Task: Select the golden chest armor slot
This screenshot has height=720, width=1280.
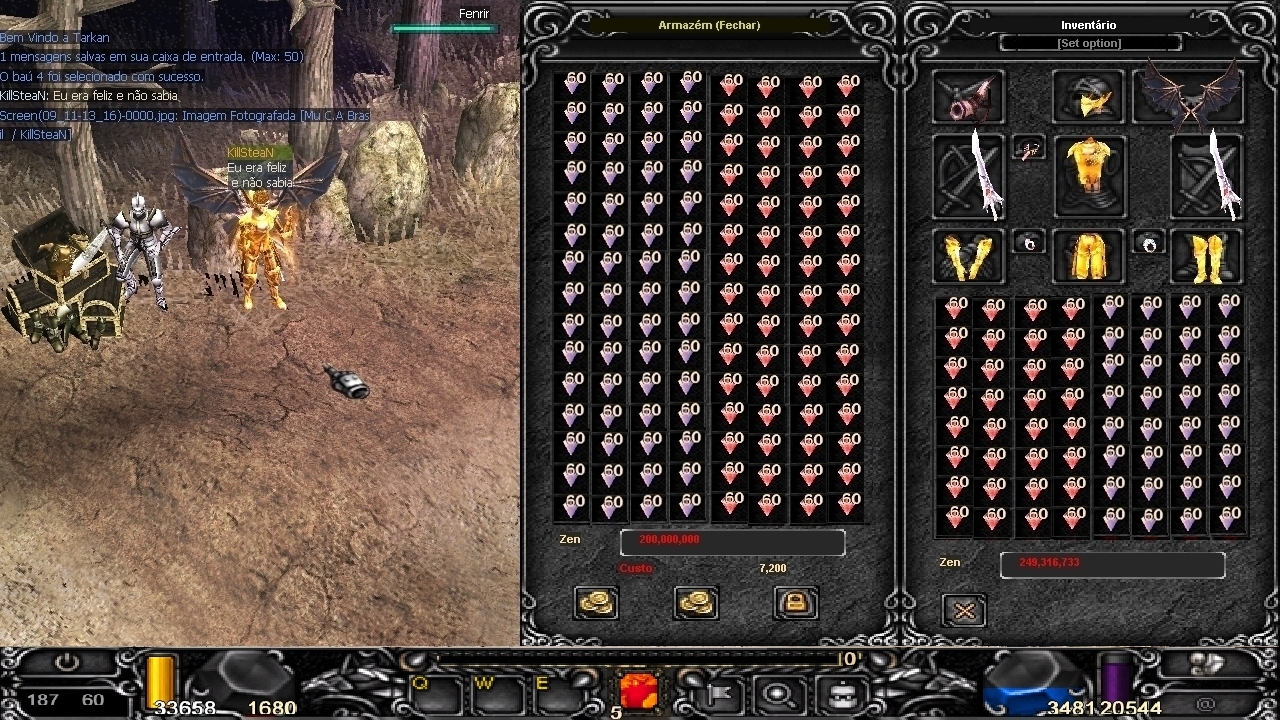Action: 1088,176
